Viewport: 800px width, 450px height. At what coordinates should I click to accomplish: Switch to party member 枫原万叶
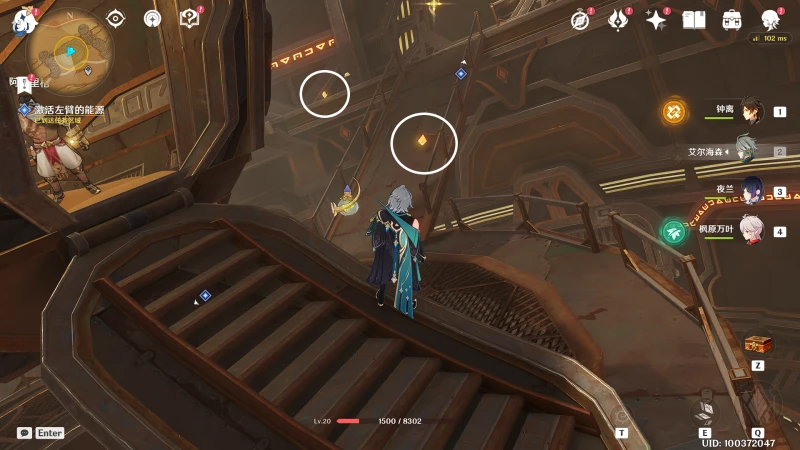pos(750,230)
